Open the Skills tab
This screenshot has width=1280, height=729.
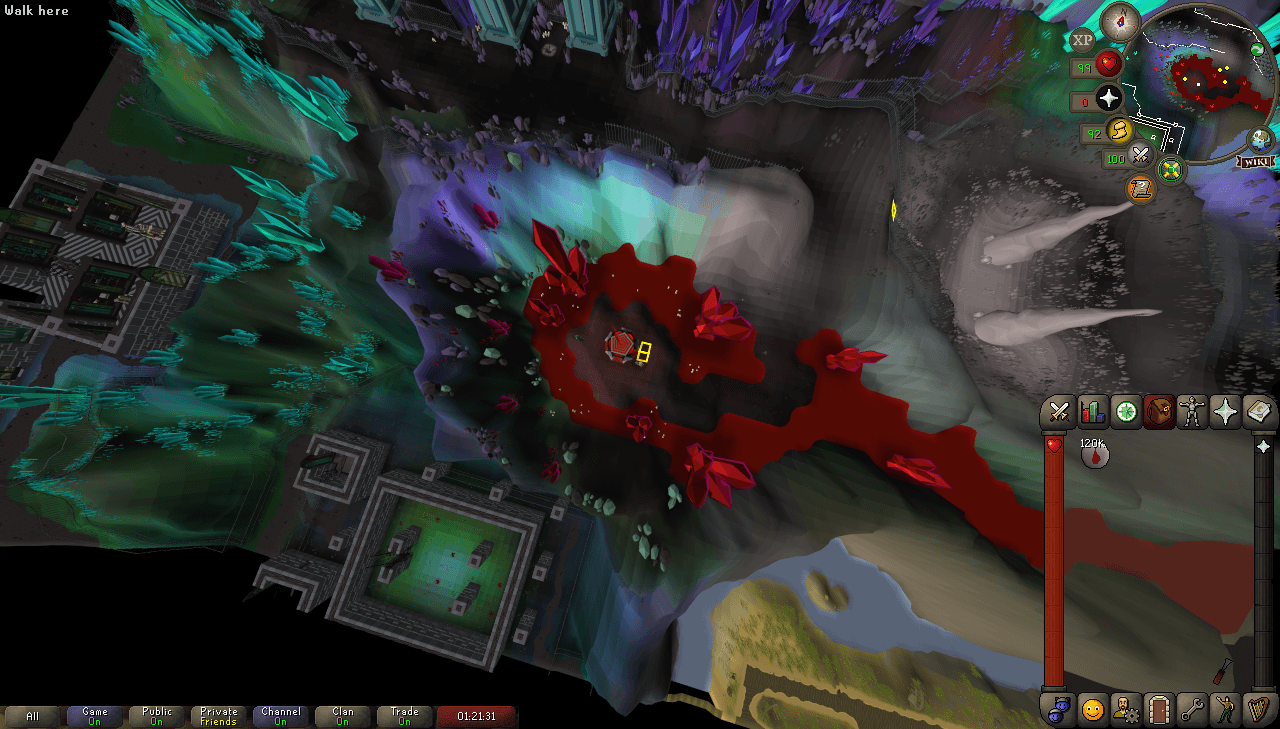click(x=1094, y=412)
